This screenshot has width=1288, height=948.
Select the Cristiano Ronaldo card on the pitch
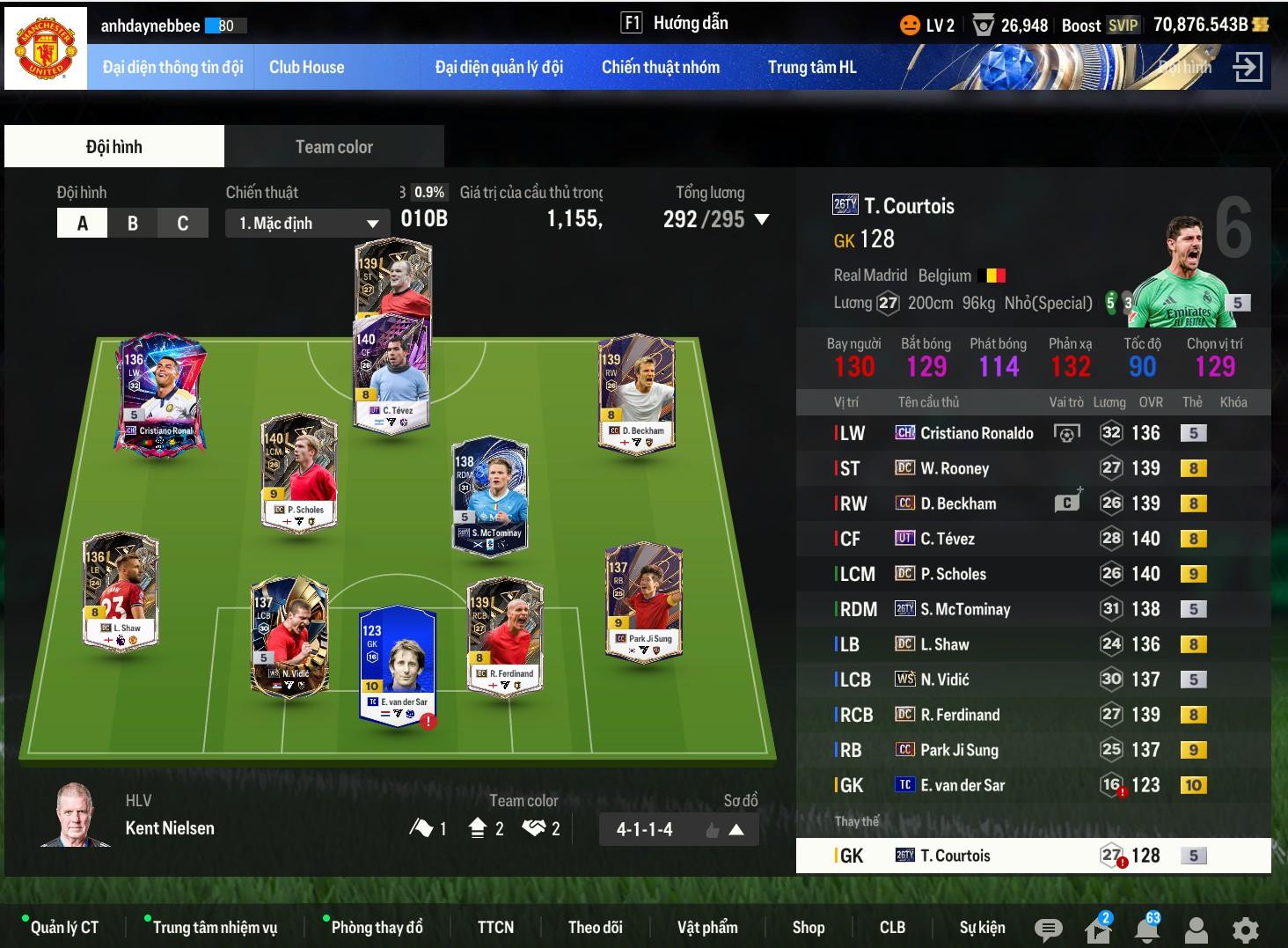click(x=161, y=392)
